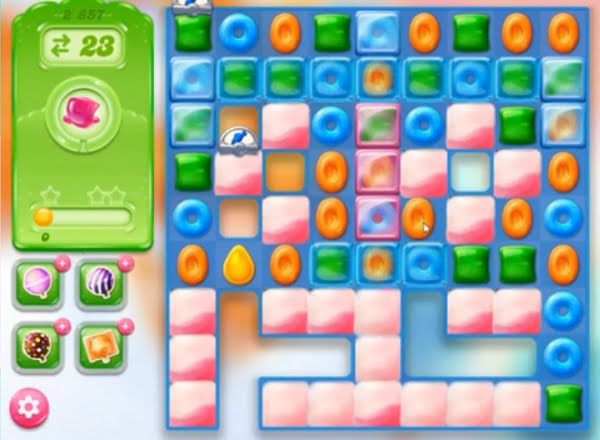
Task: Choose the sprinkled color bomb booster
Action: tap(39, 346)
